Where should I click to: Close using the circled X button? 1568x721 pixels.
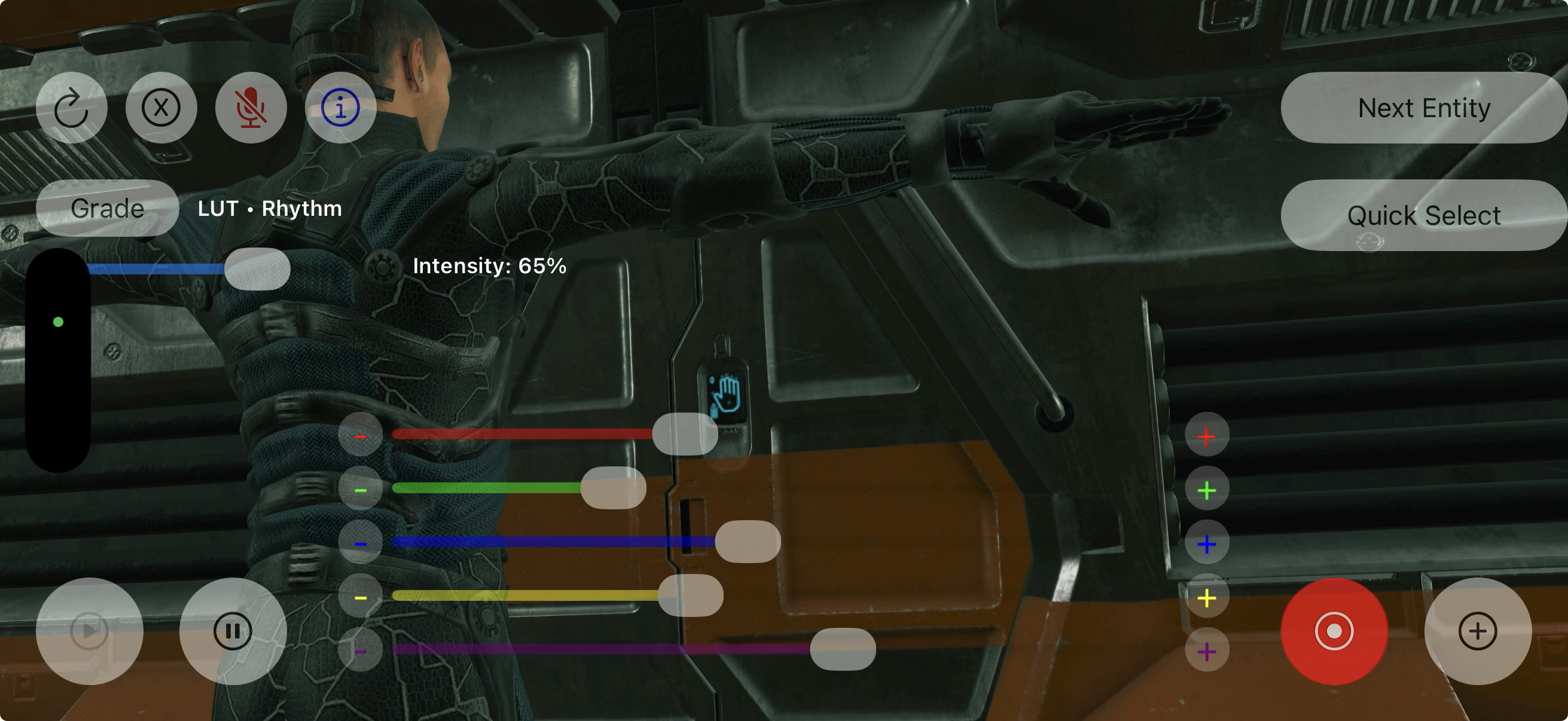pos(161,108)
